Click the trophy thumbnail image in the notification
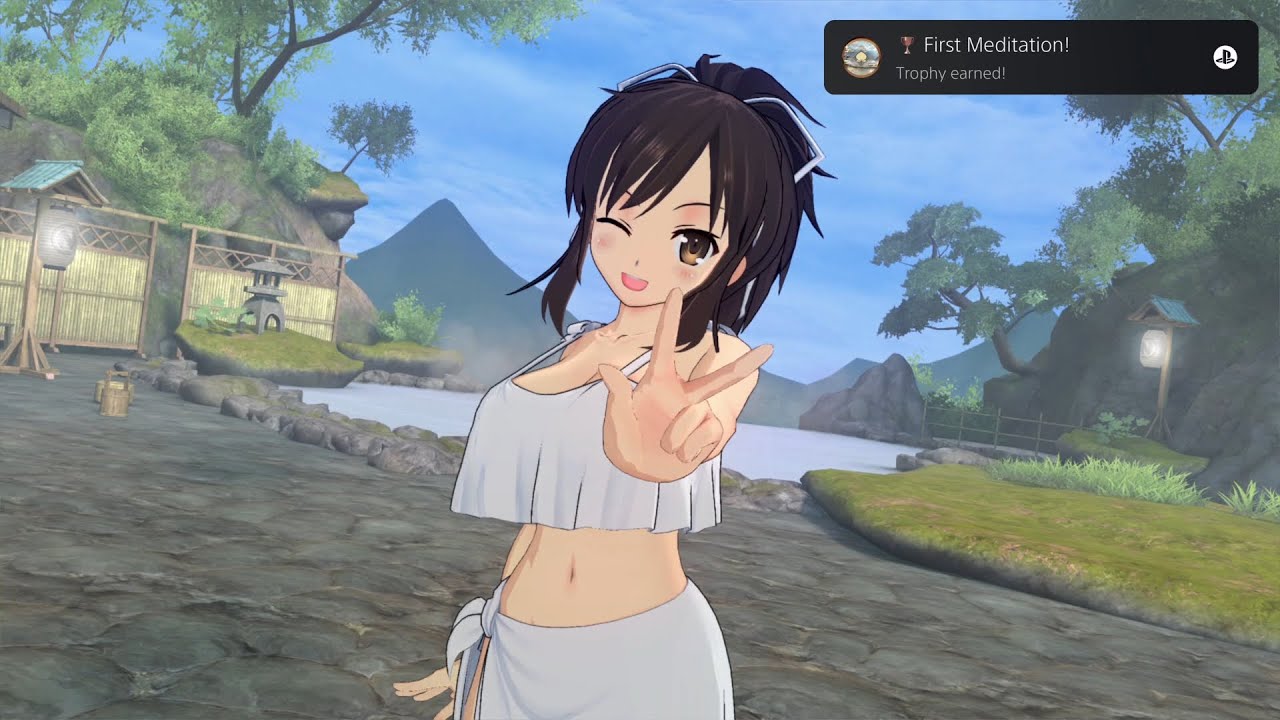This screenshot has width=1280, height=720. point(861,58)
